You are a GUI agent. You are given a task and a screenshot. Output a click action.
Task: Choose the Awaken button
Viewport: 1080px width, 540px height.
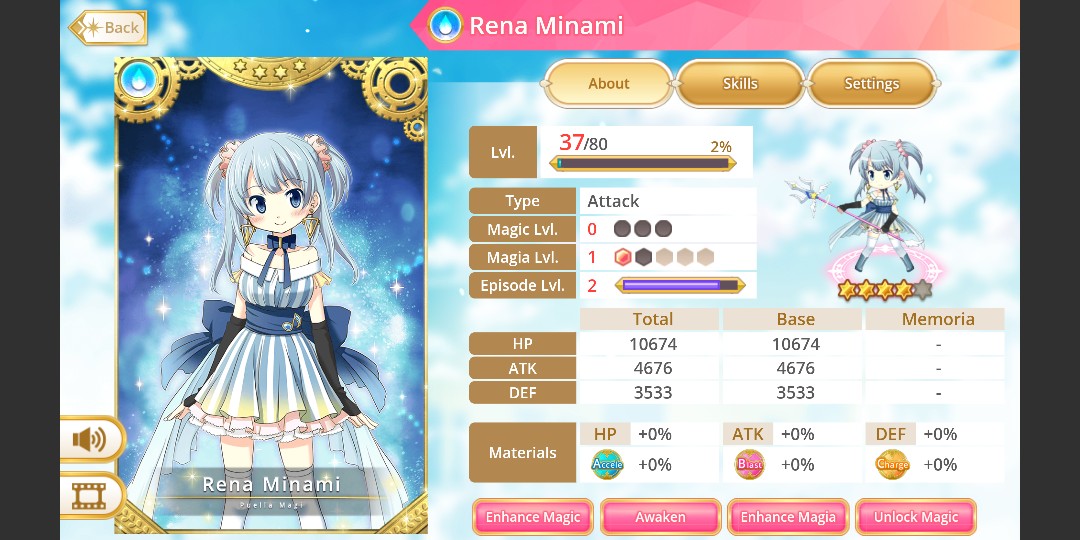660,517
